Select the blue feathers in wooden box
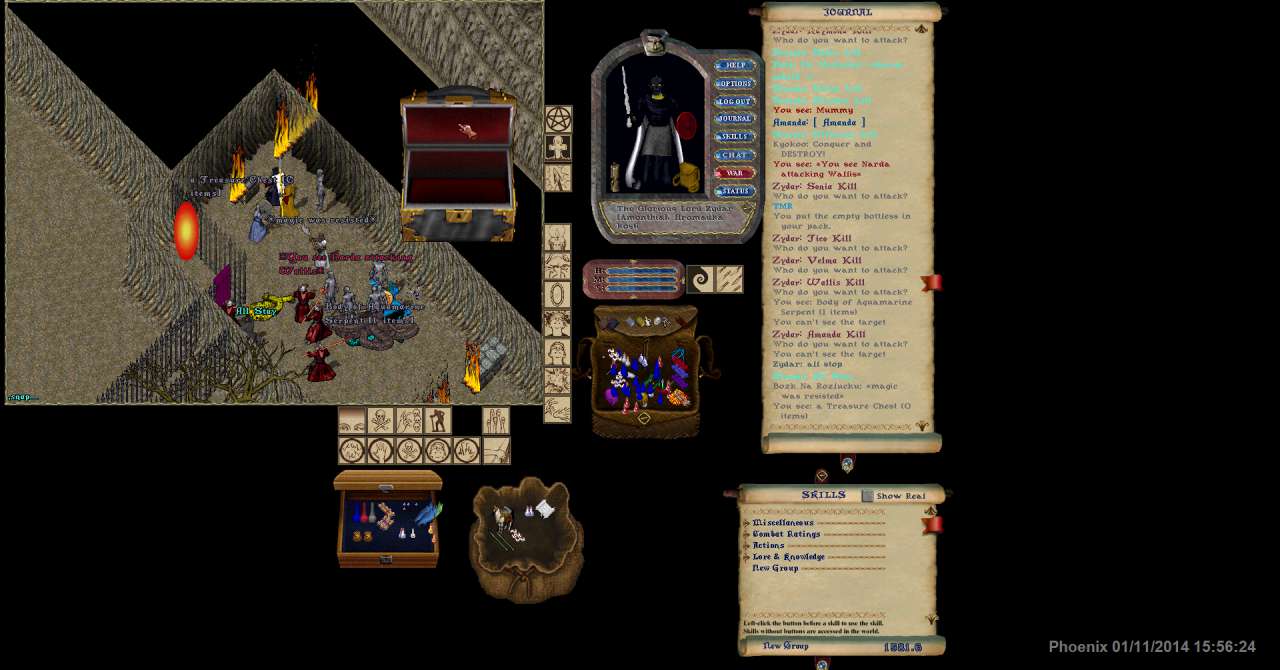This screenshot has height=670, width=1280. [427, 514]
